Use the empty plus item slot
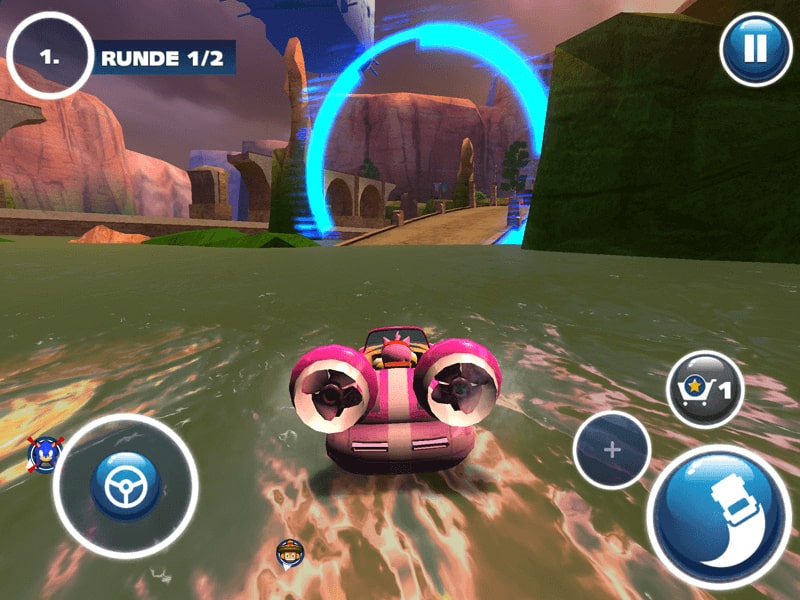 pos(612,450)
